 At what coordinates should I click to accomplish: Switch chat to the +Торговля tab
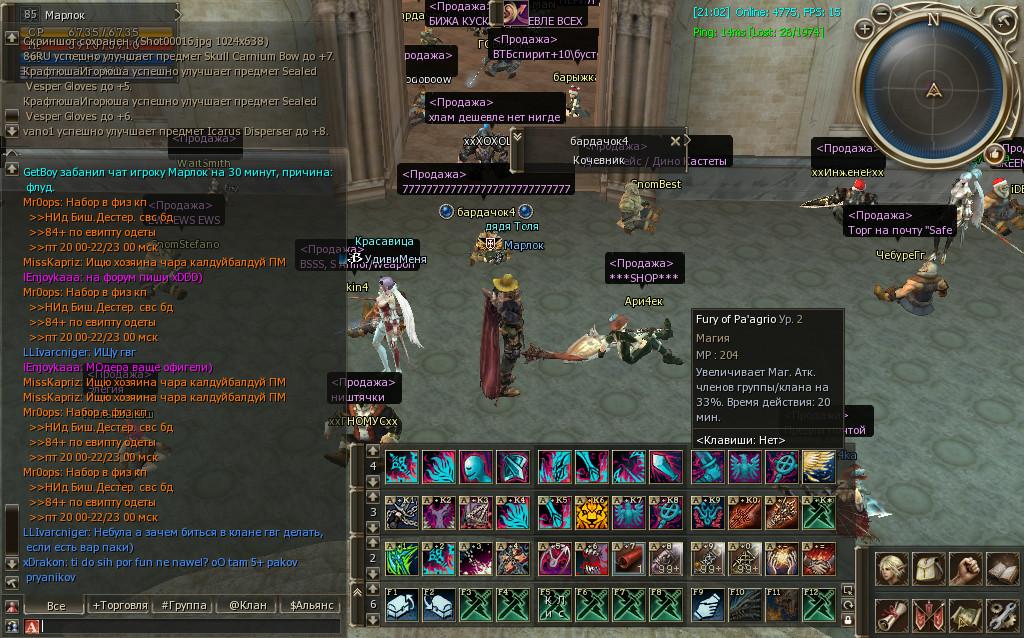[x=119, y=605]
